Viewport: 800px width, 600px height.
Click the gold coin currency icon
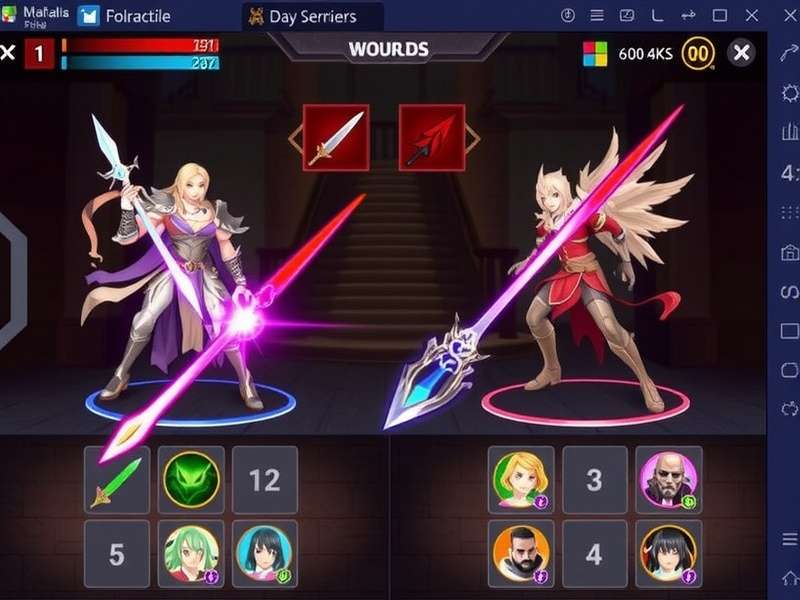click(698, 53)
